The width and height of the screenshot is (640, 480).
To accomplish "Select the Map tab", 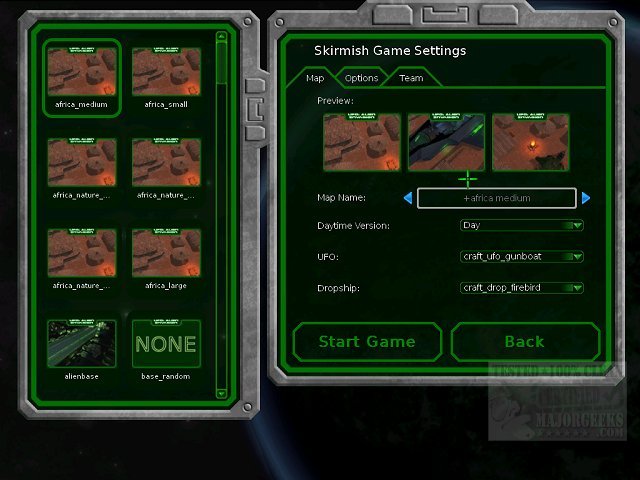I will pyautogui.click(x=314, y=78).
